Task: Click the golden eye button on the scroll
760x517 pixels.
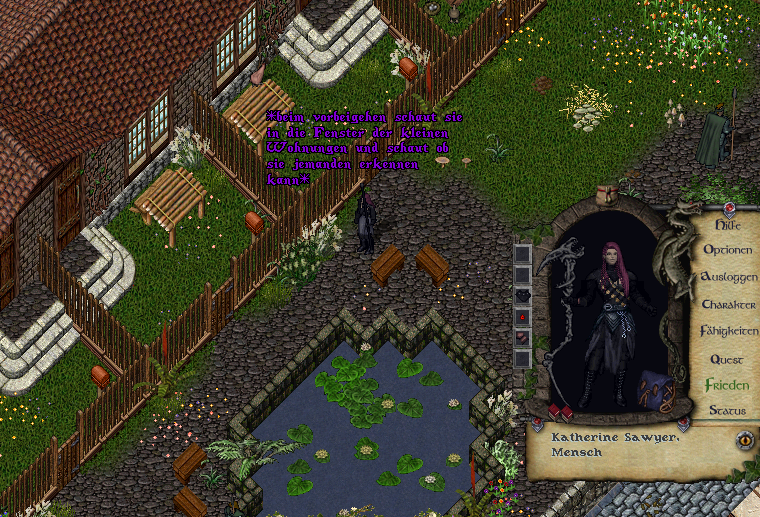Action: point(743,438)
